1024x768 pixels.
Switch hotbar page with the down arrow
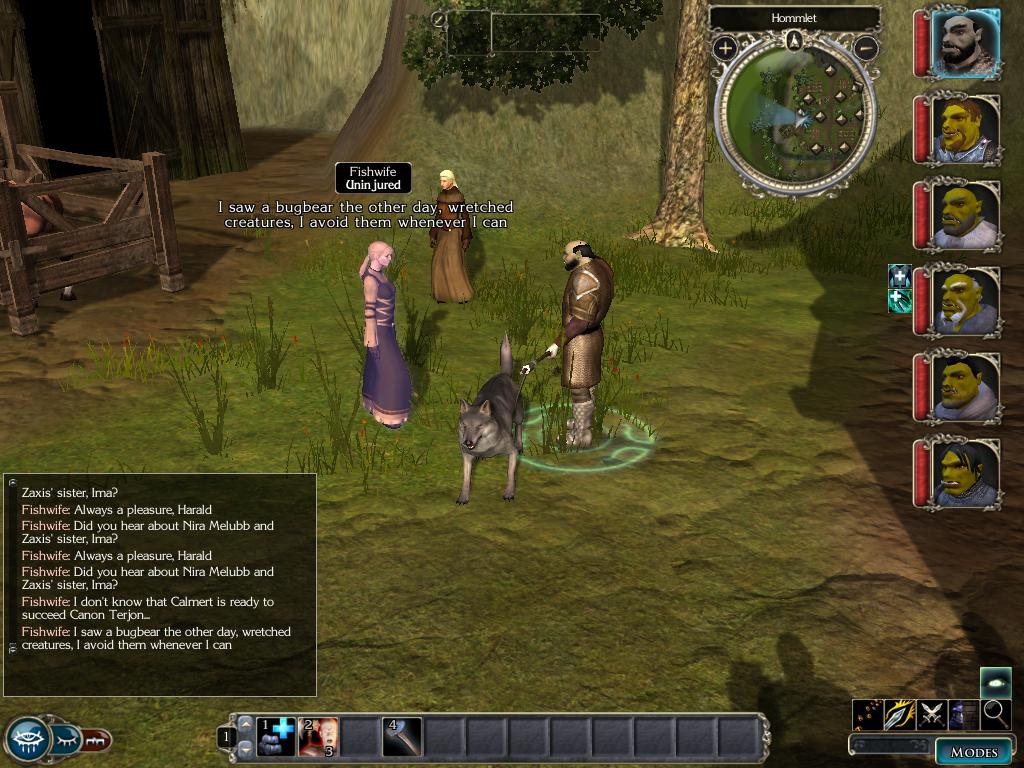point(245,748)
